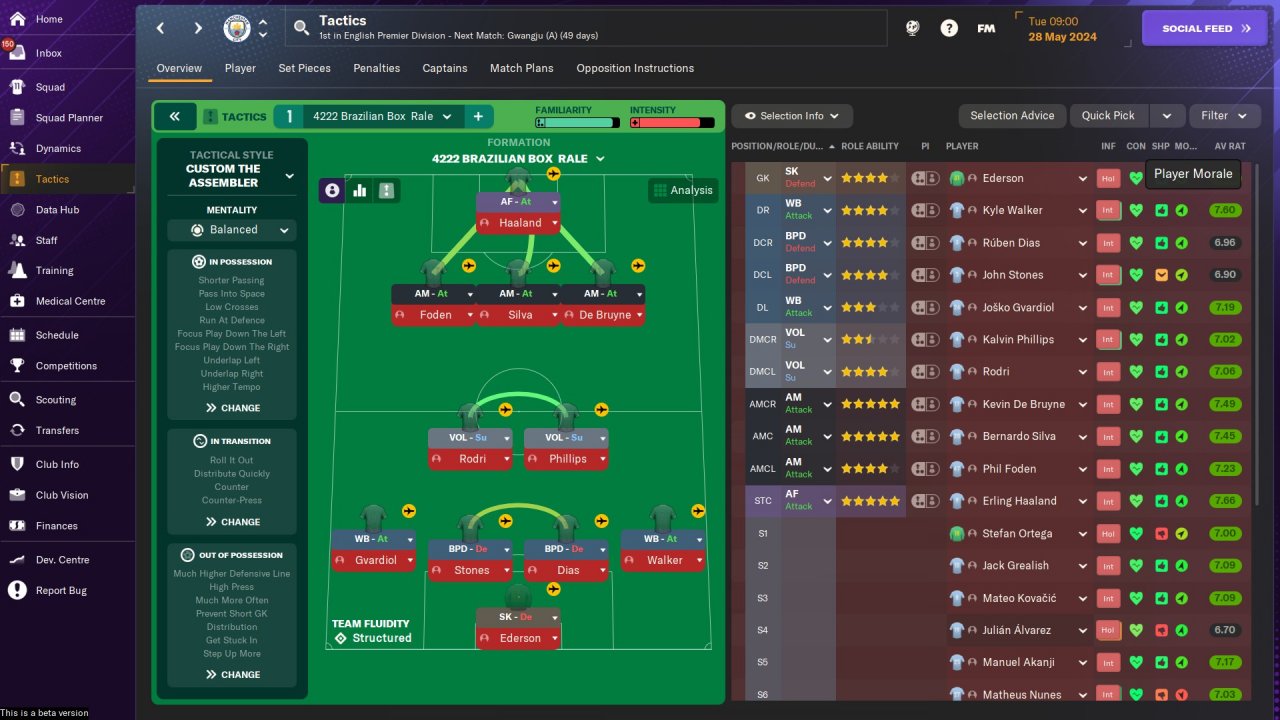Change the In Possession instructions
Viewport: 1280px width, 720px height.
pos(232,408)
